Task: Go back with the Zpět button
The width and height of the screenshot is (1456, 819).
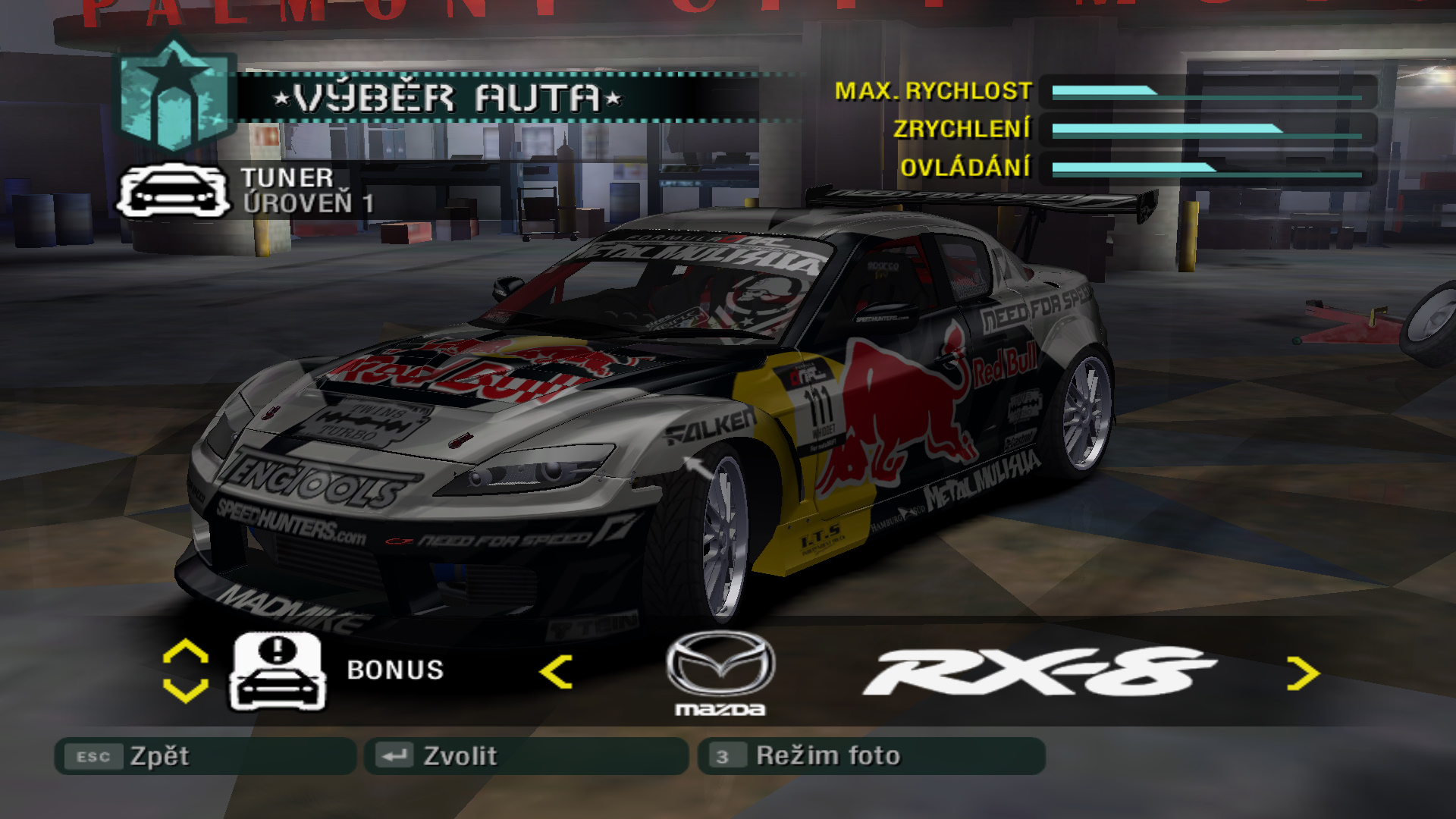Action: click(x=205, y=756)
